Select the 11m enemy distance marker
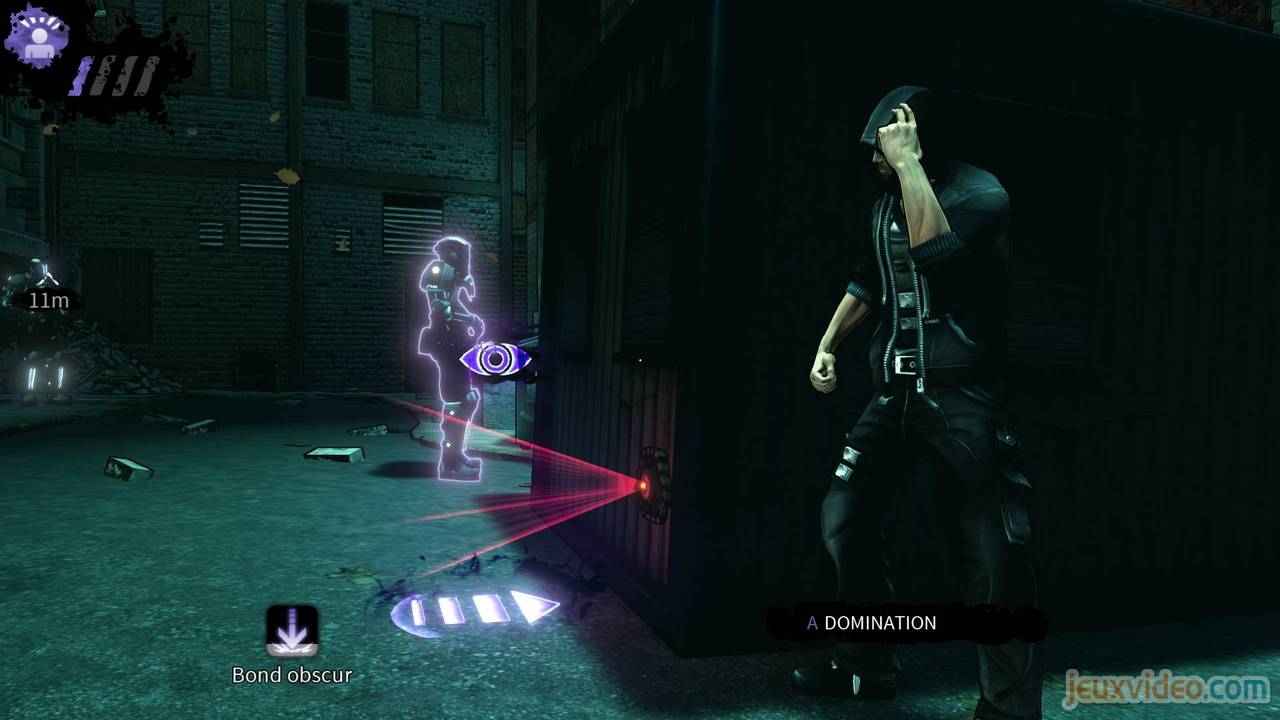1280x720 pixels. (47, 299)
